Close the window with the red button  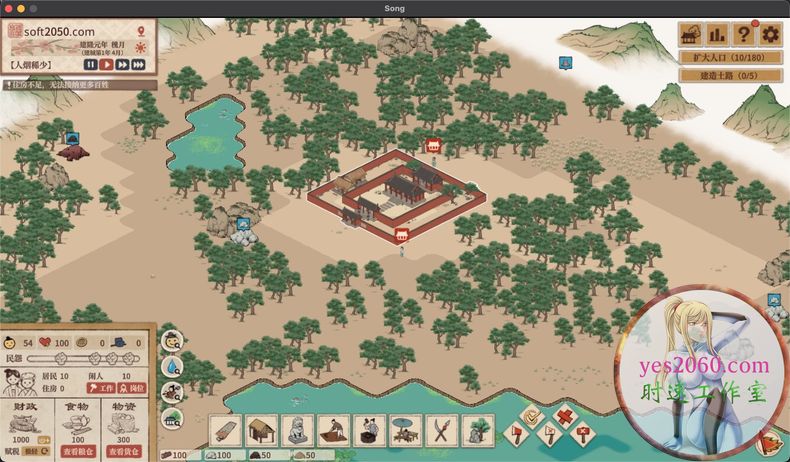8,8
